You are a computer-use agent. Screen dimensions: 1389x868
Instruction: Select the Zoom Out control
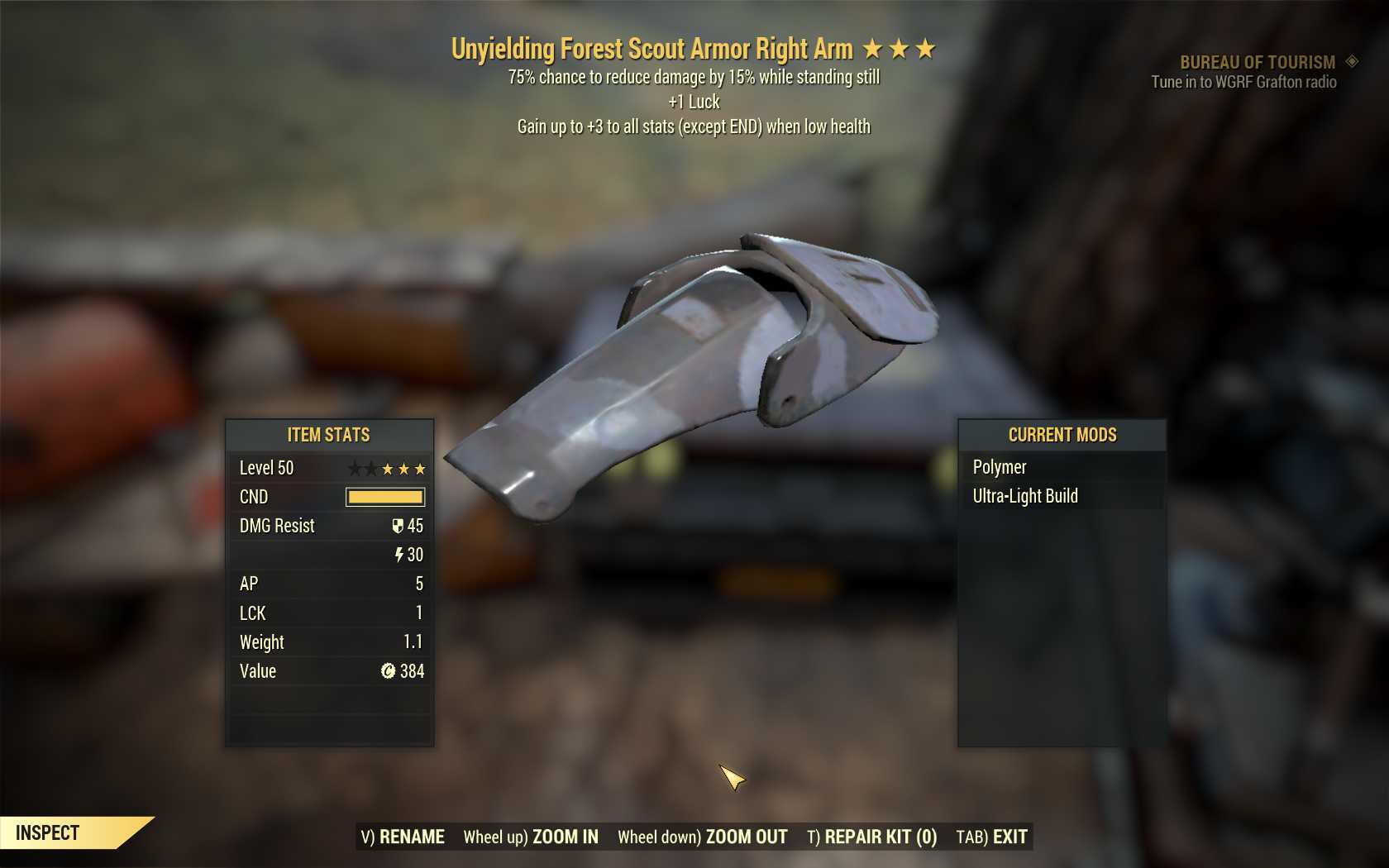[703, 837]
